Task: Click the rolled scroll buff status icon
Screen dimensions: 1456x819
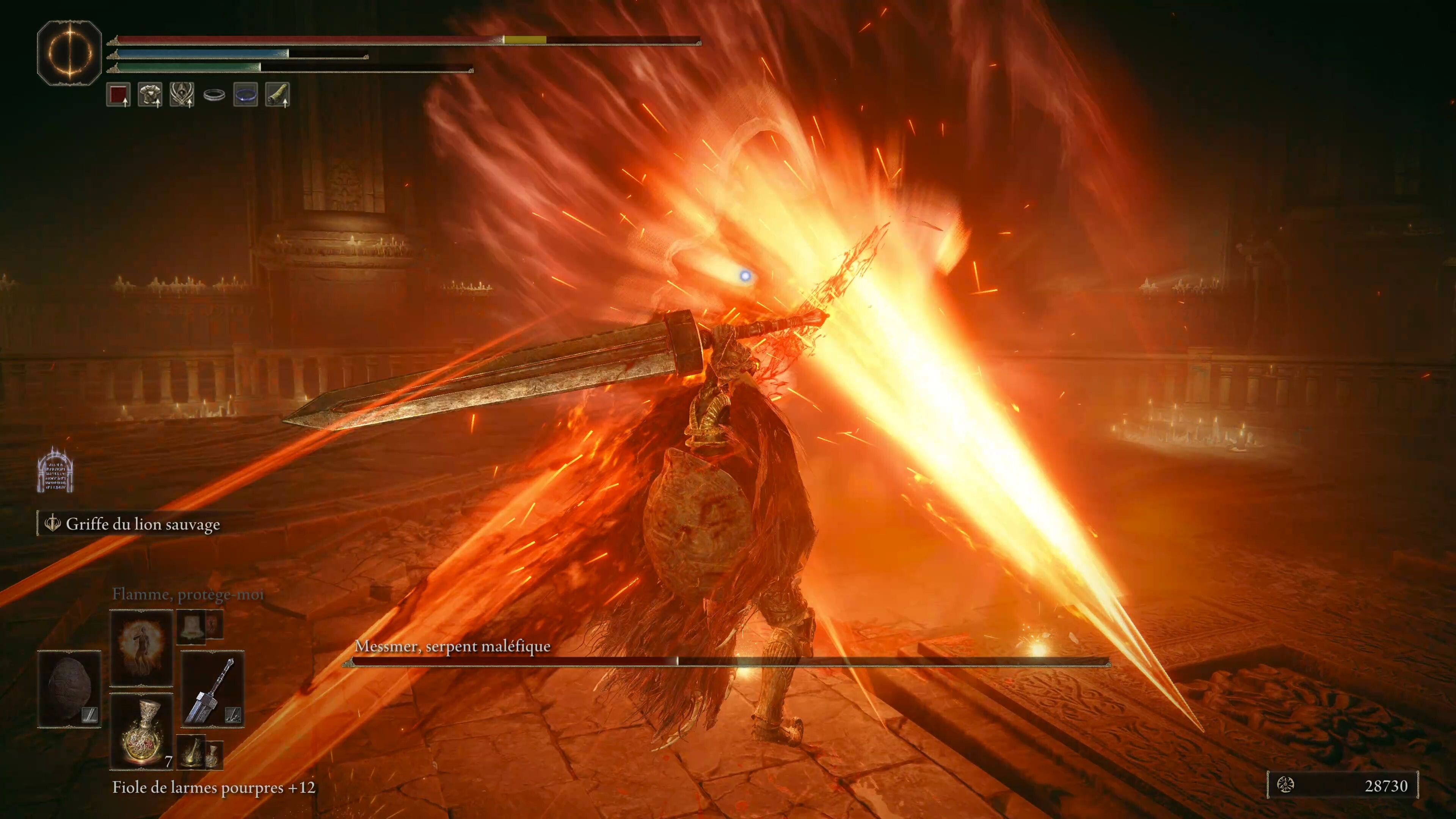Action: (277, 94)
